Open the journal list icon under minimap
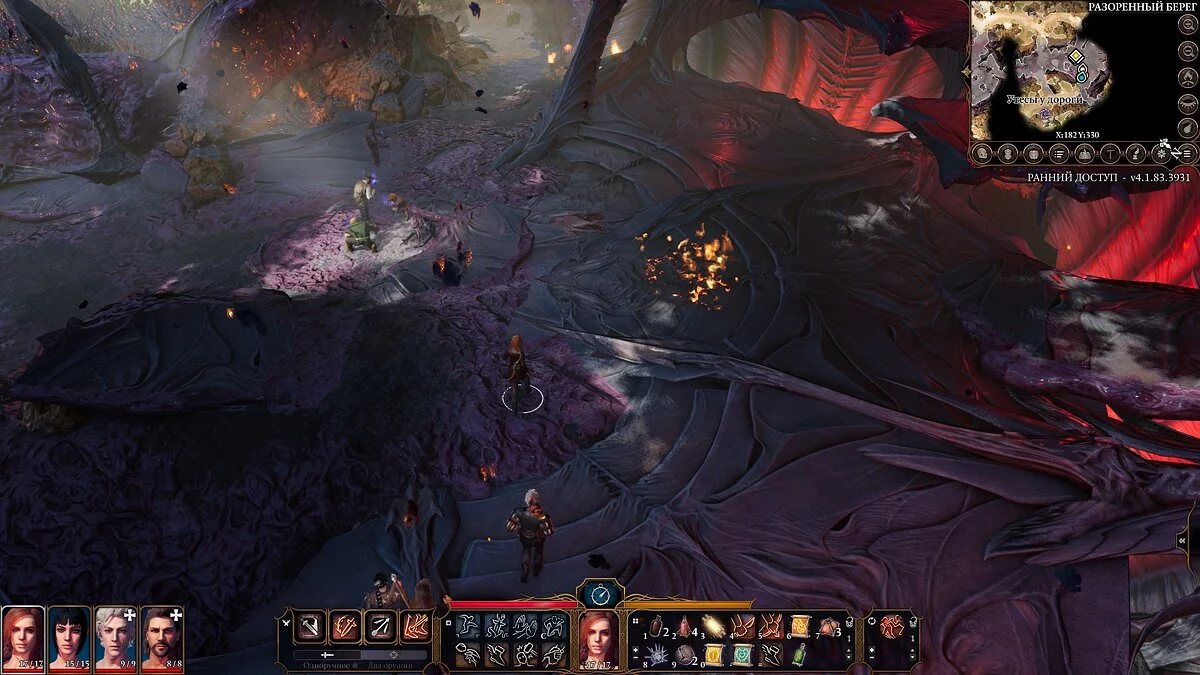 click(1059, 153)
